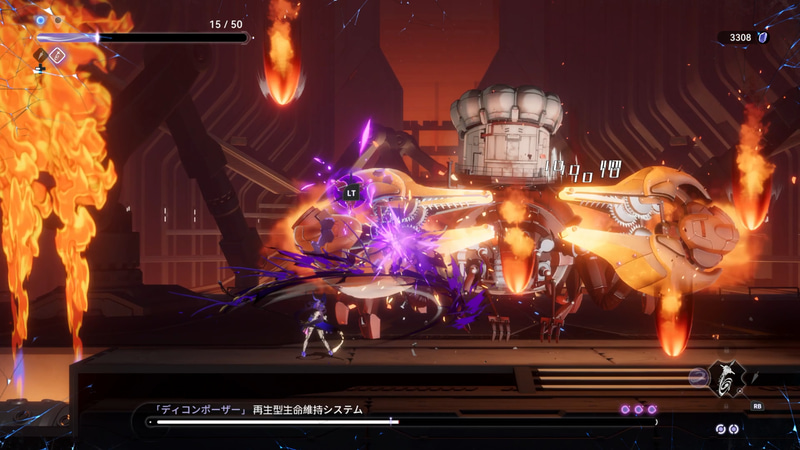
Task: Choose the dark diamond feather slot
Action: pos(41,56)
